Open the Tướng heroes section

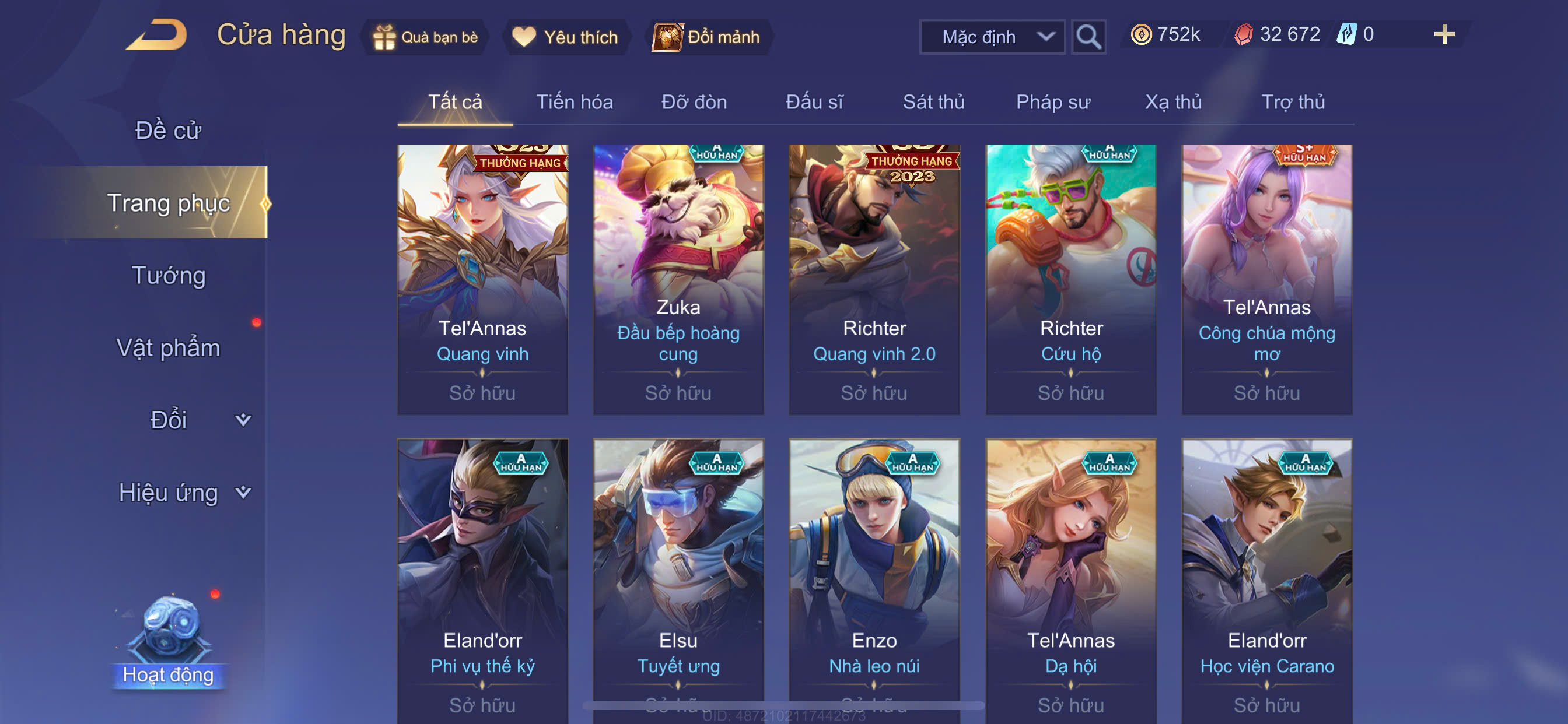point(168,275)
